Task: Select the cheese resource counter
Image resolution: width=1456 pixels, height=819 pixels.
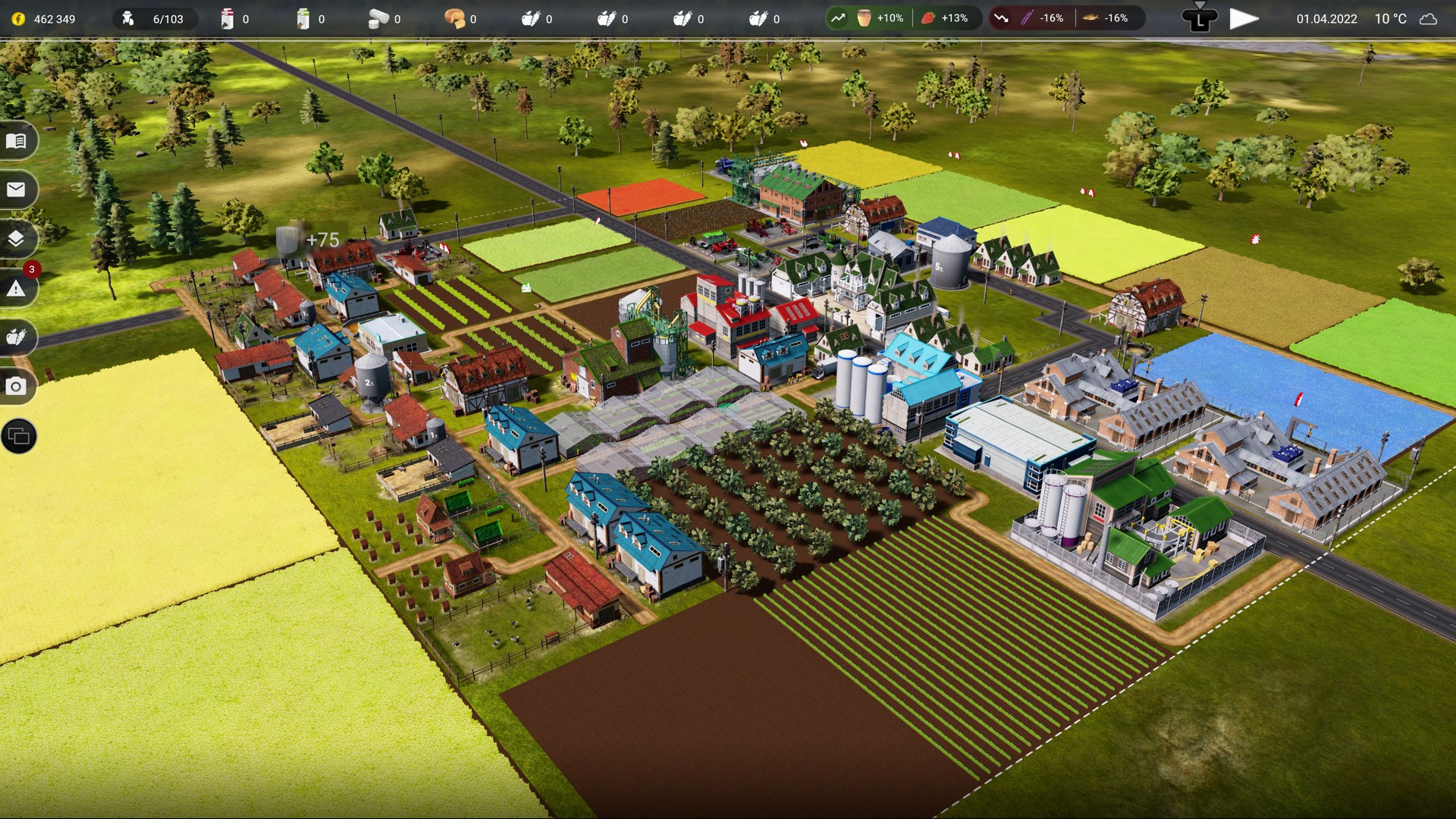Action: pos(455,19)
